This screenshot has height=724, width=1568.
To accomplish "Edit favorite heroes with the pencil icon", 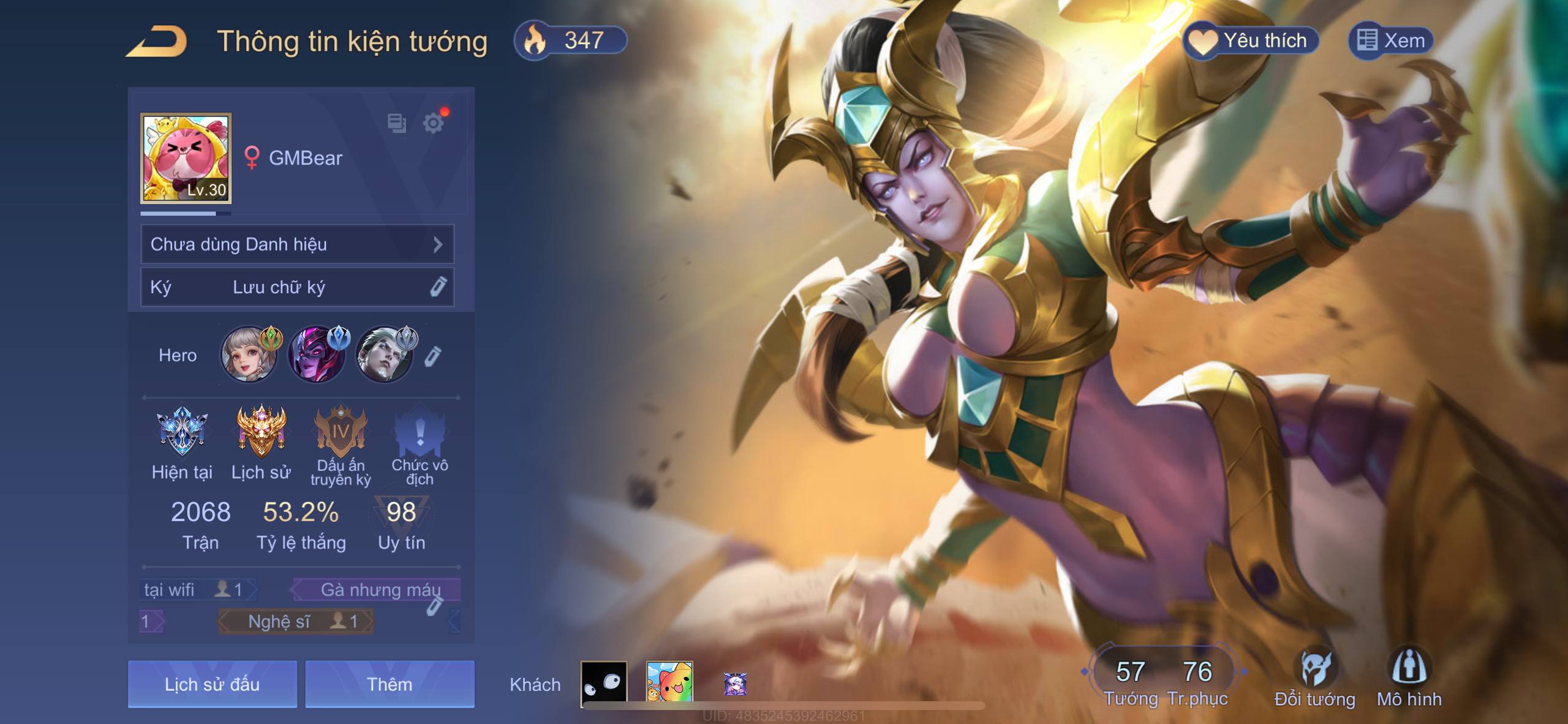I will click(x=432, y=356).
